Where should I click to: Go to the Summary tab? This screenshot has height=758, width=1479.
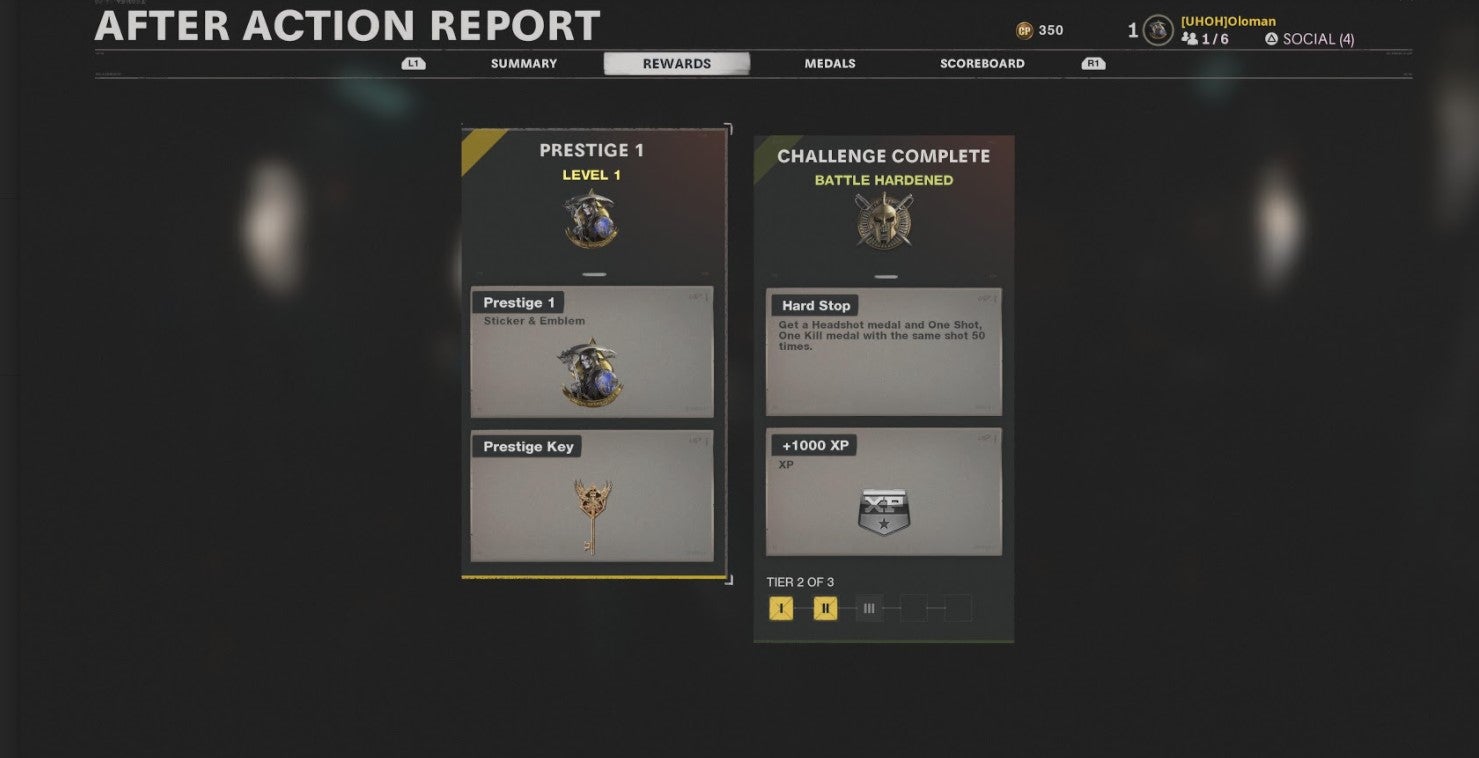coord(523,63)
